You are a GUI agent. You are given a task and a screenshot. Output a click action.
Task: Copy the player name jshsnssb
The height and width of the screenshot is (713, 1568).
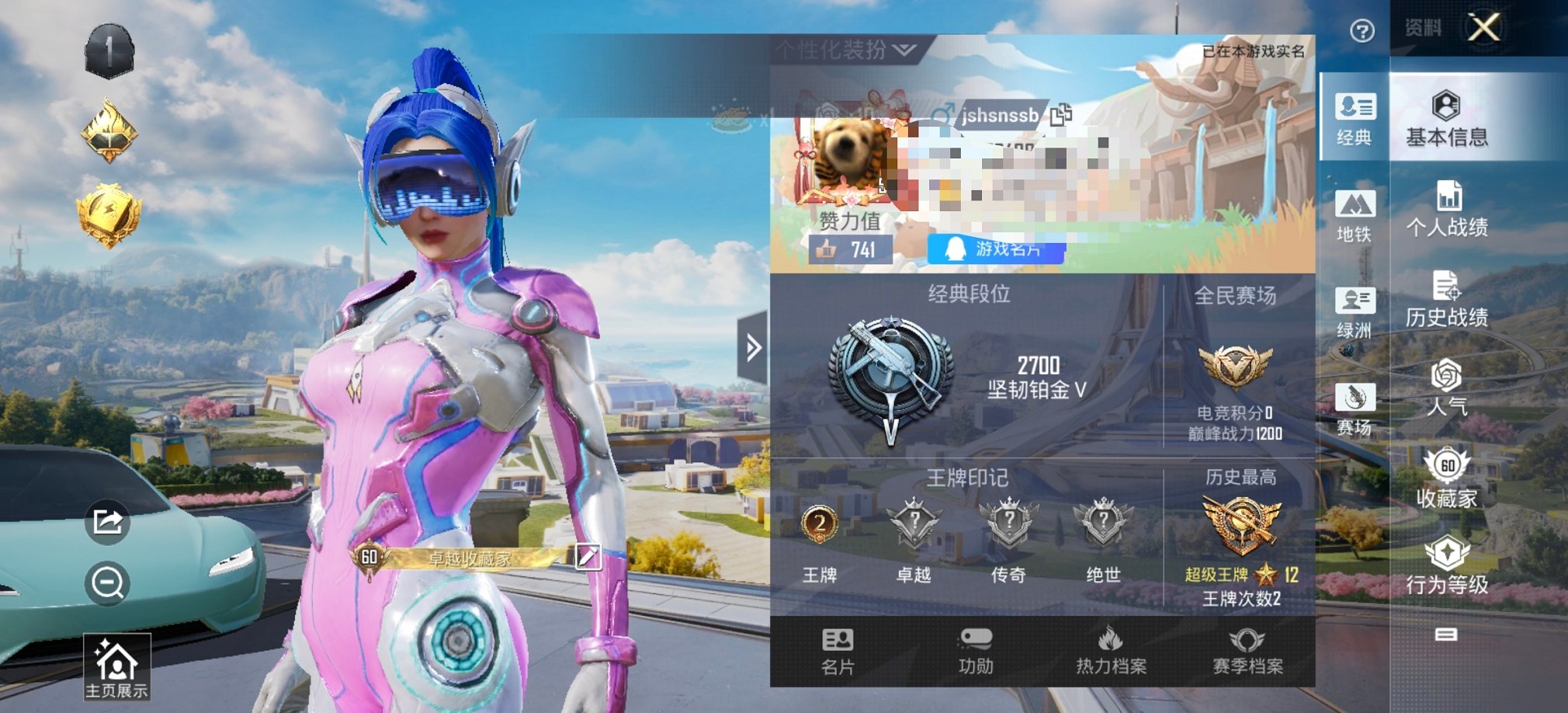pos(1061,115)
